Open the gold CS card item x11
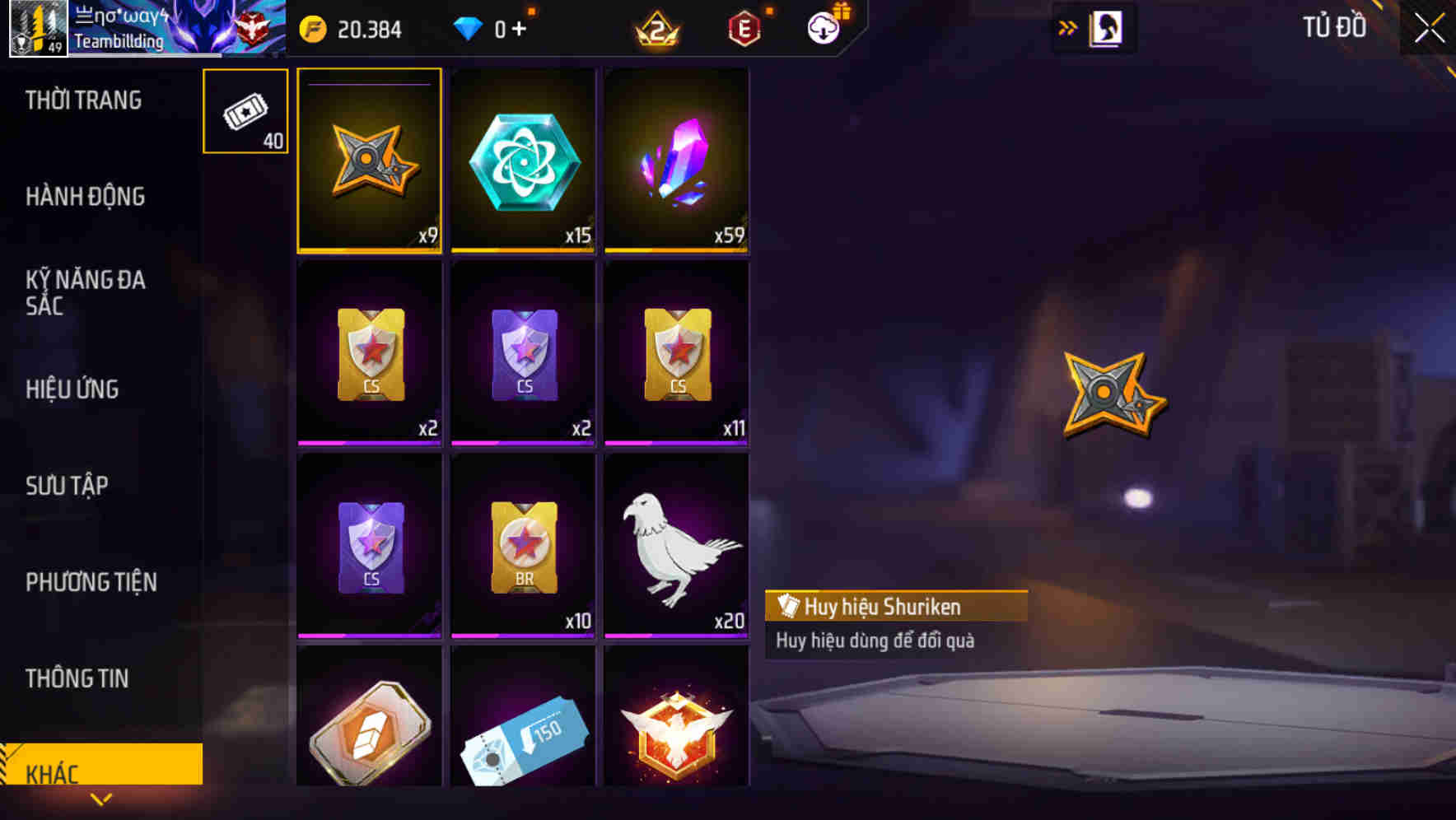1456x820 pixels. click(676, 354)
